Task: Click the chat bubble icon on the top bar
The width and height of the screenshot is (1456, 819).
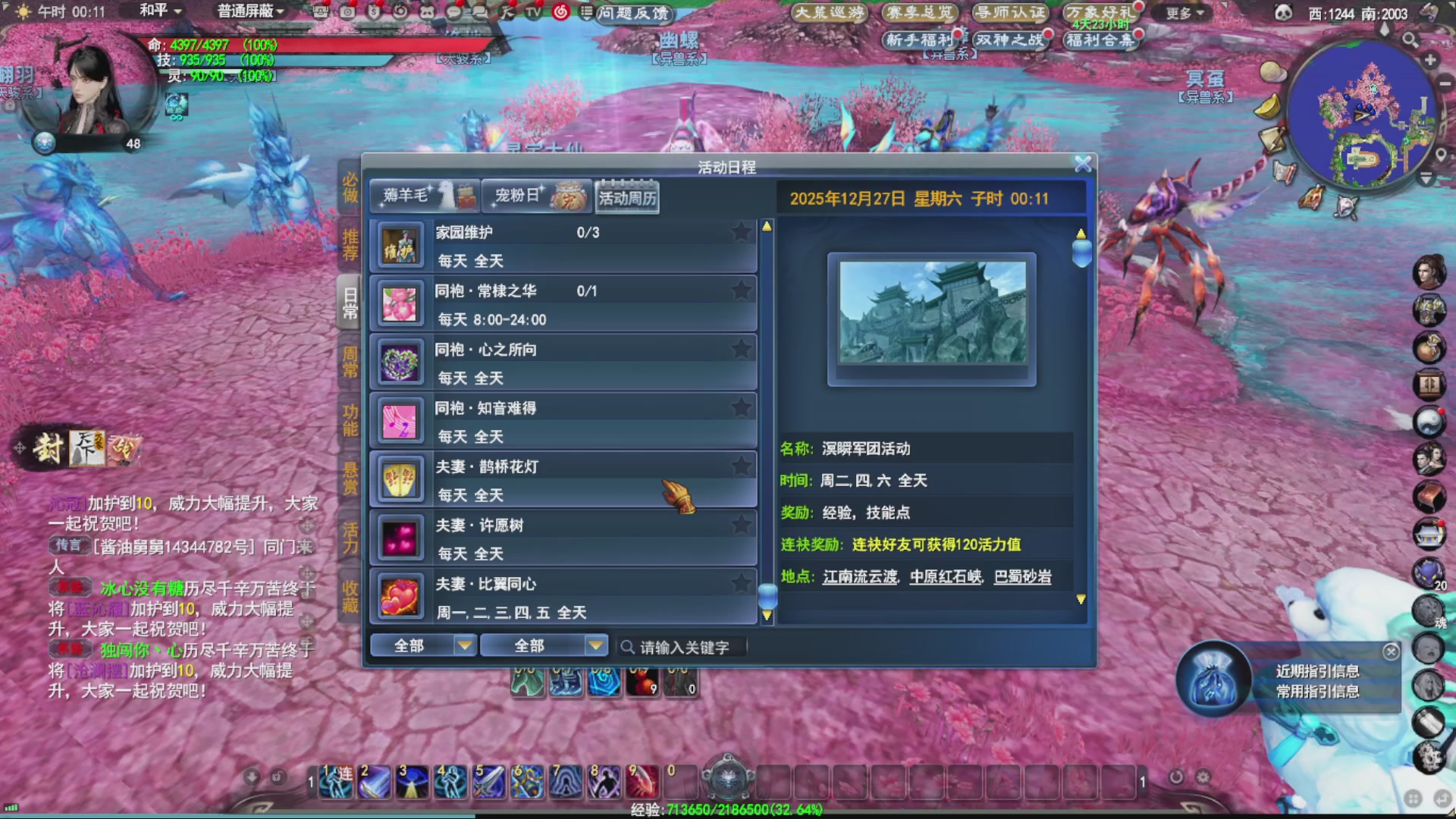Action: [x=453, y=11]
